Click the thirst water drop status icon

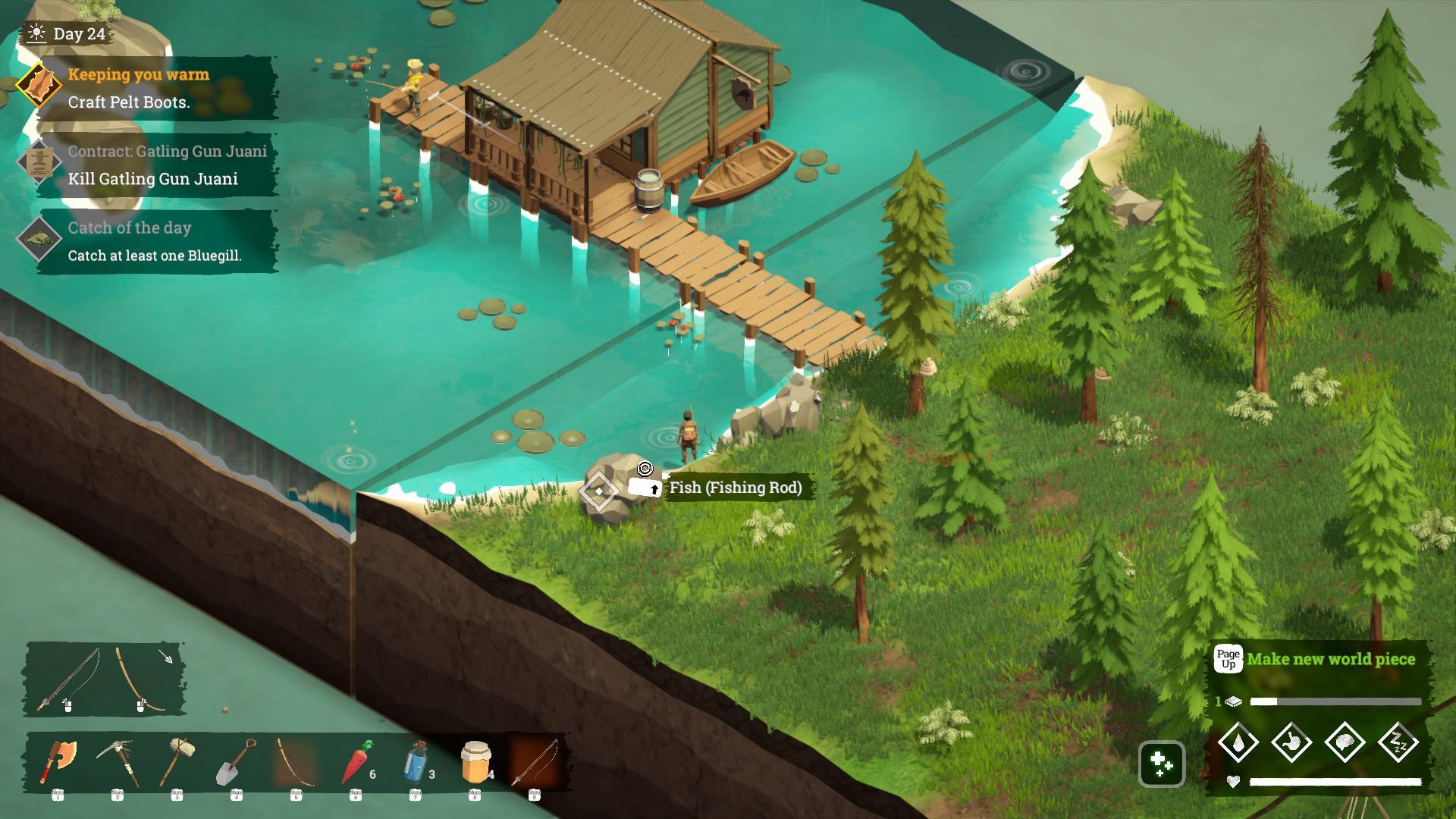[1238, 742]
